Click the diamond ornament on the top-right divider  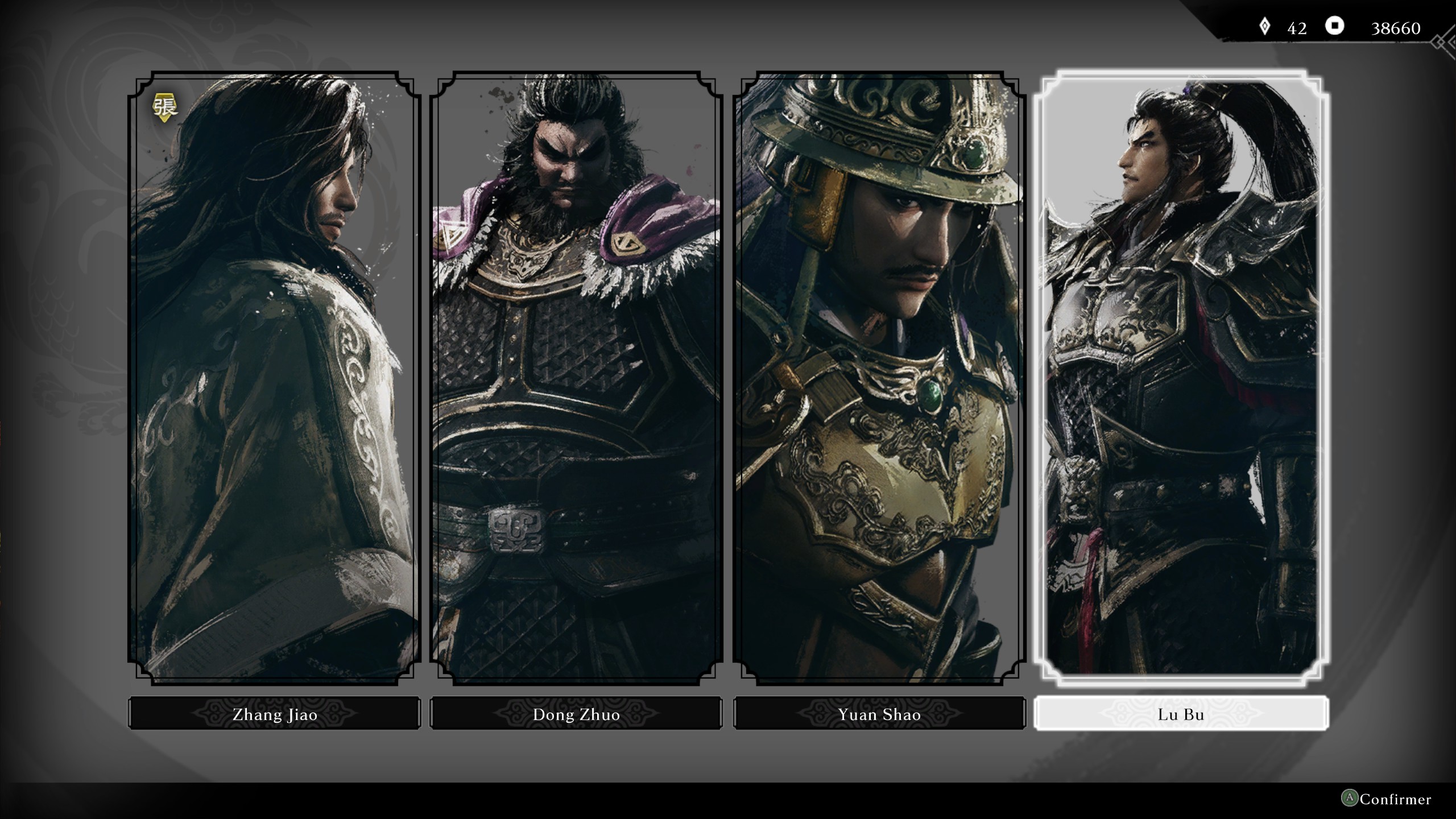pyautogui.click(x=1439, y=43)
